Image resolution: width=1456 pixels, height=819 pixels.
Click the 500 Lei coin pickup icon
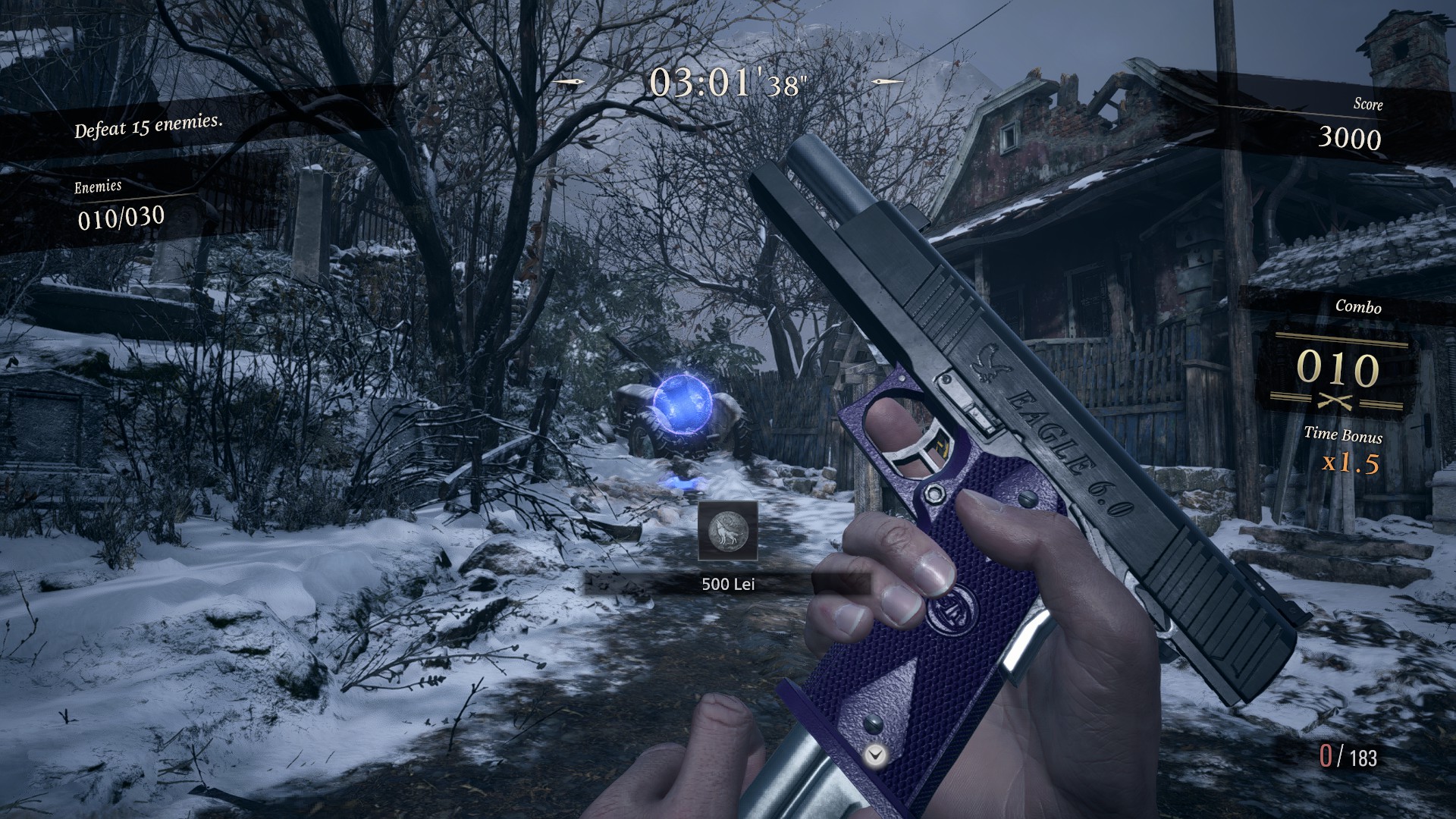point(727,531)
